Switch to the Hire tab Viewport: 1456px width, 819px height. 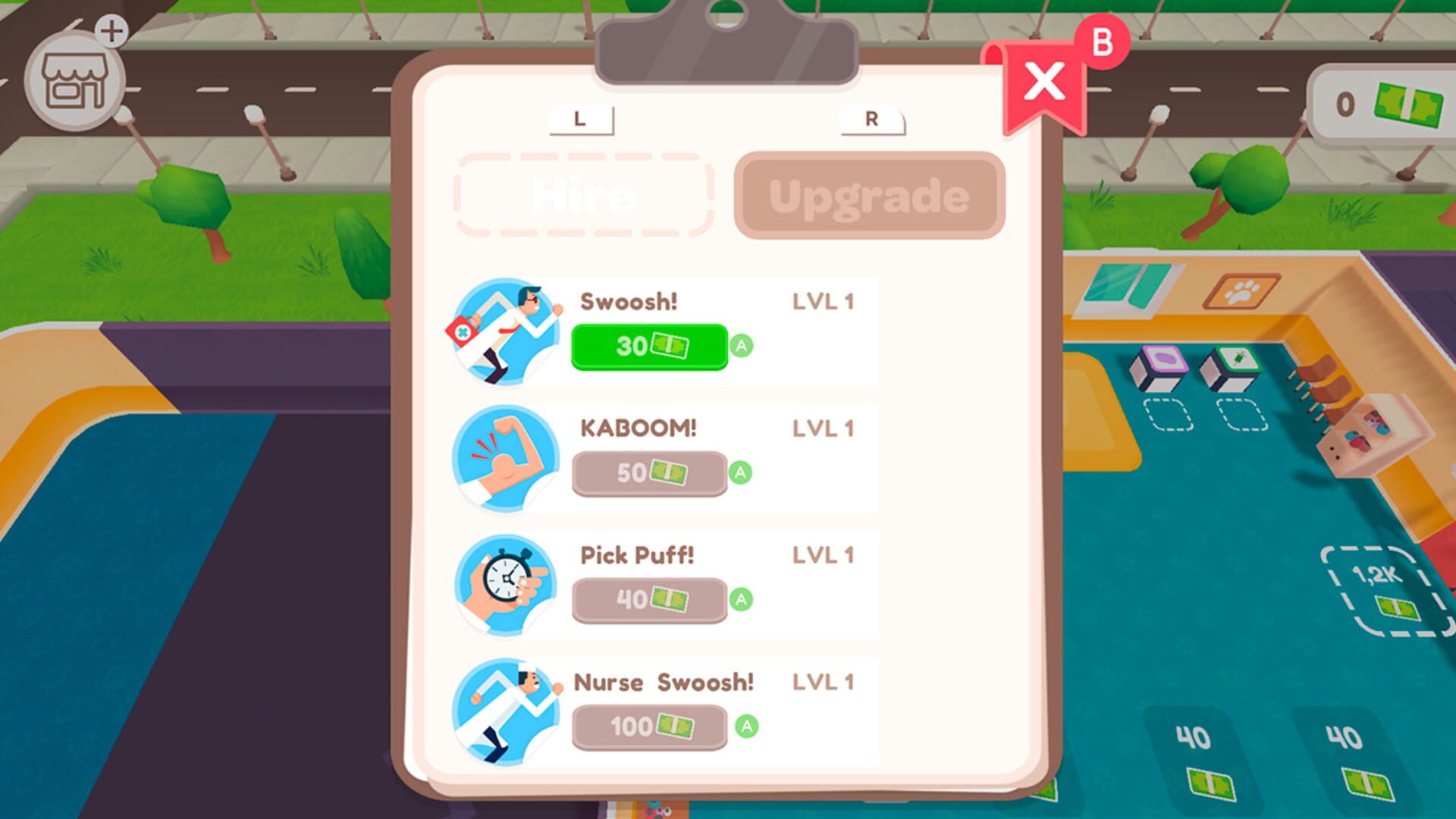(584, 195)
